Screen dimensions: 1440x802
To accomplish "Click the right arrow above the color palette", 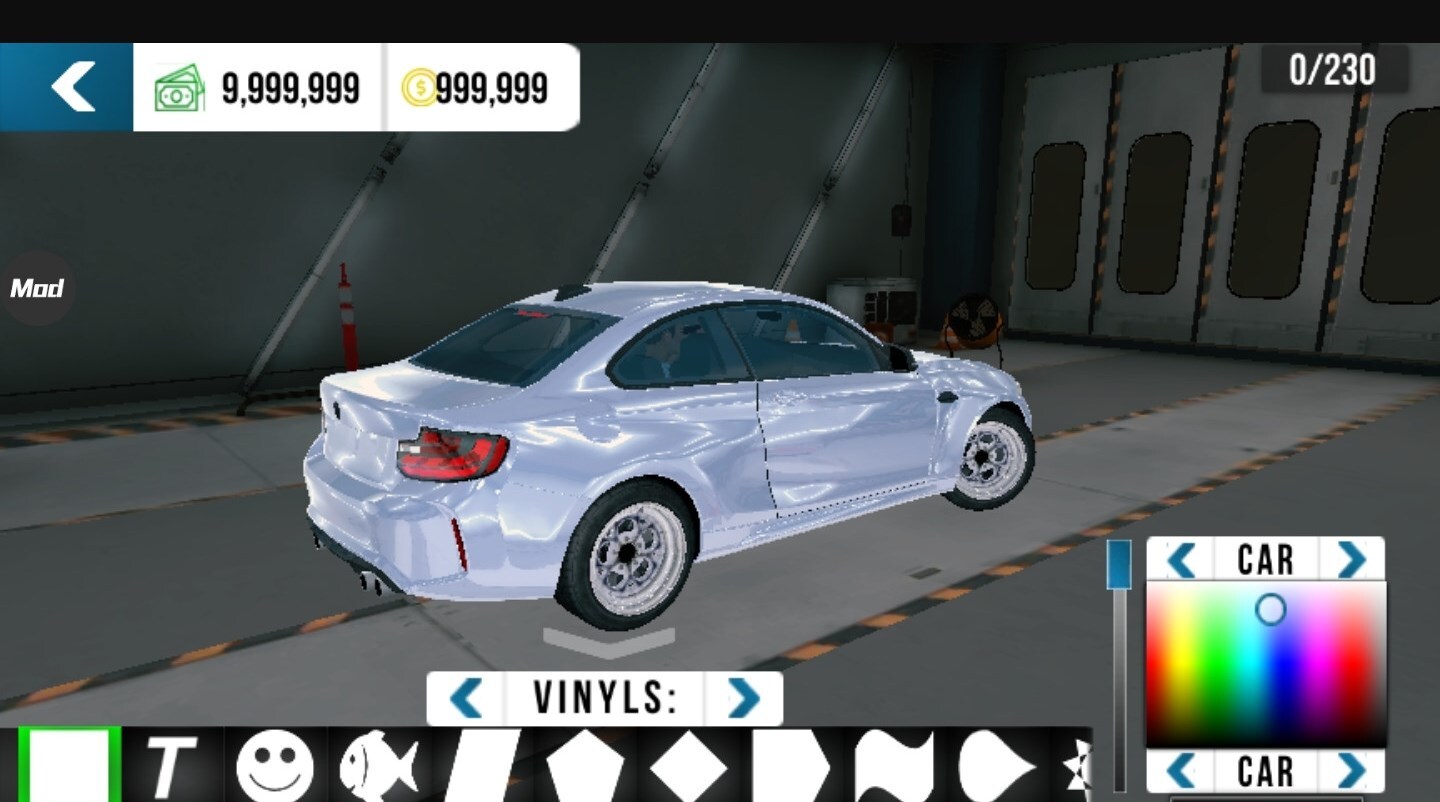I will pyautogui.click(x=1351, y=560).
